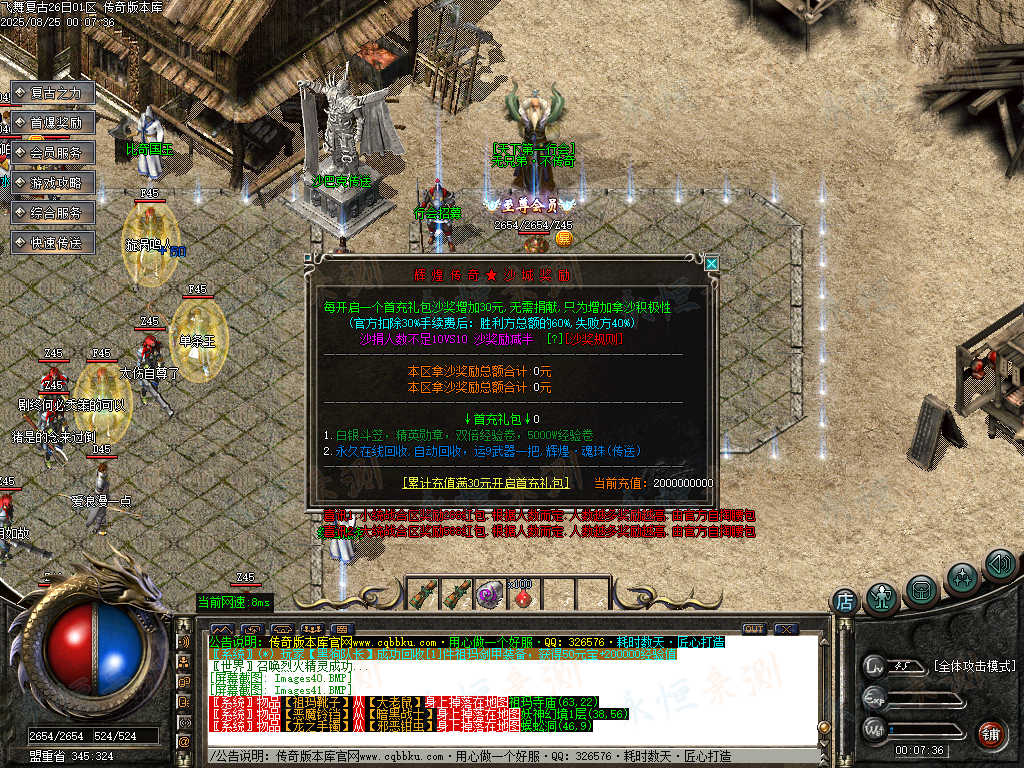
Task: Select the purple orb belt item
Action: pyautogui.click(x=489, y=594)
